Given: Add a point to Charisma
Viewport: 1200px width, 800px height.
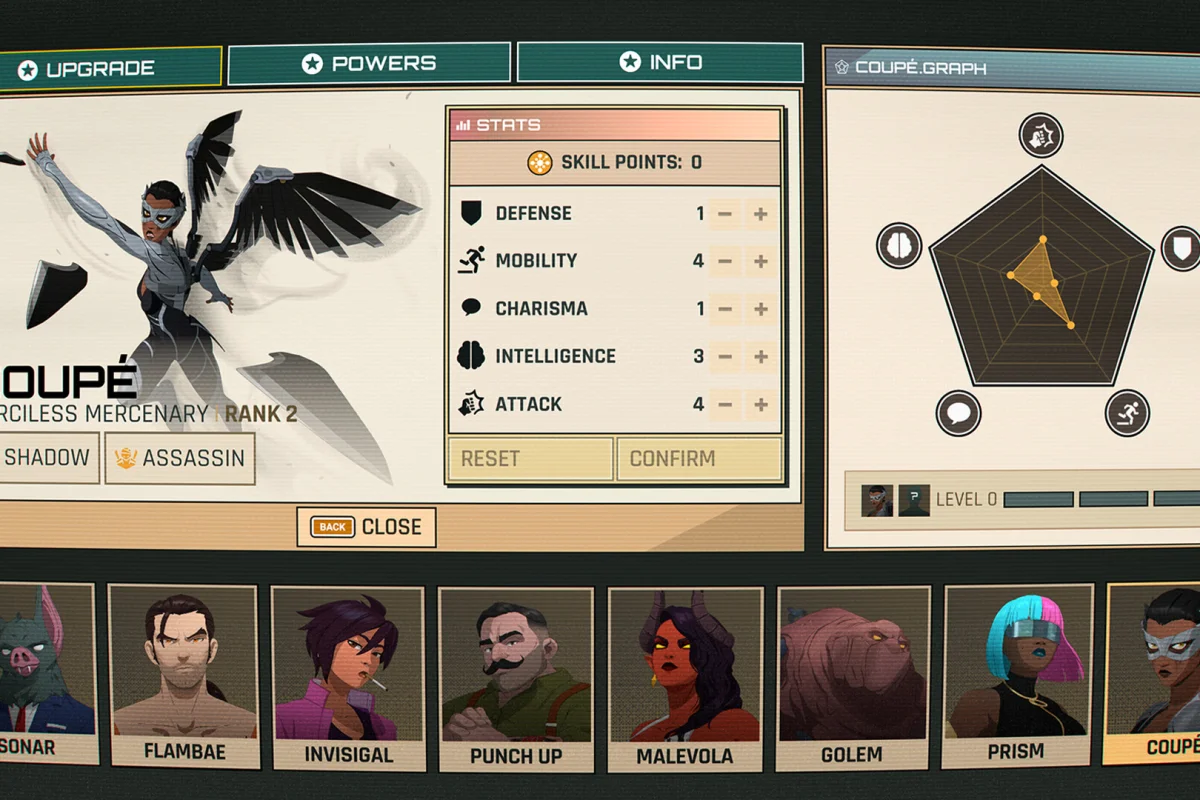Looking at the screenshot, I should (x=761, y=309).
